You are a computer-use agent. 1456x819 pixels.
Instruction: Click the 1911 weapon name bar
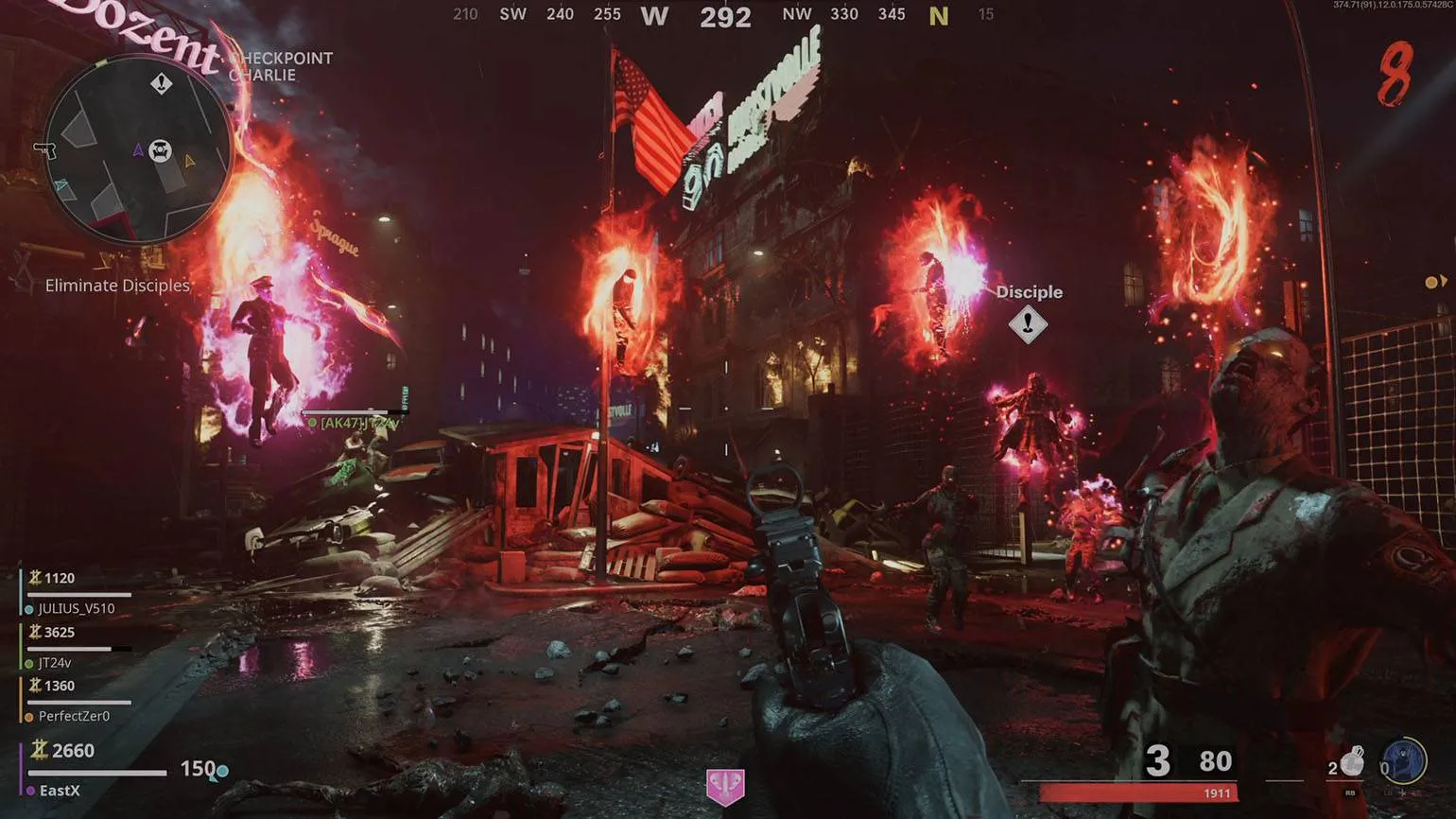pos(1138,793)
